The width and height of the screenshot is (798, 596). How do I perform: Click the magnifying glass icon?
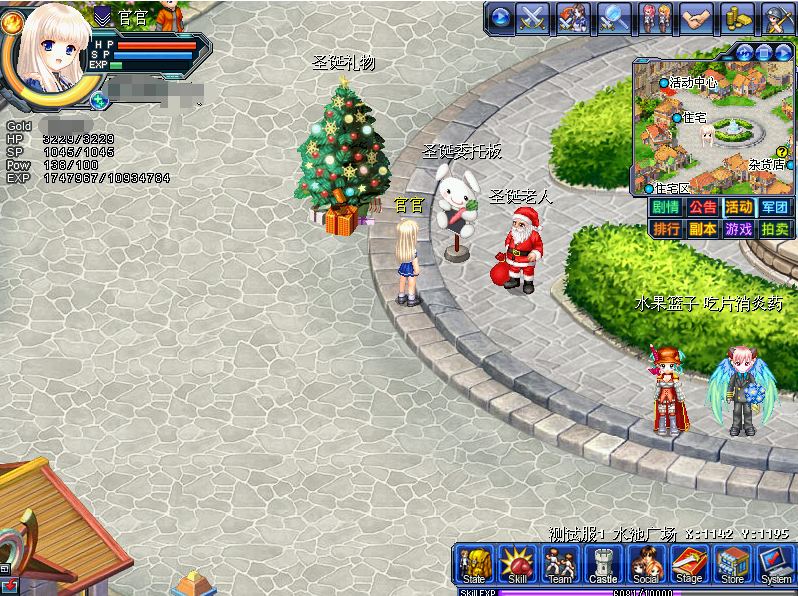point(614,17)
